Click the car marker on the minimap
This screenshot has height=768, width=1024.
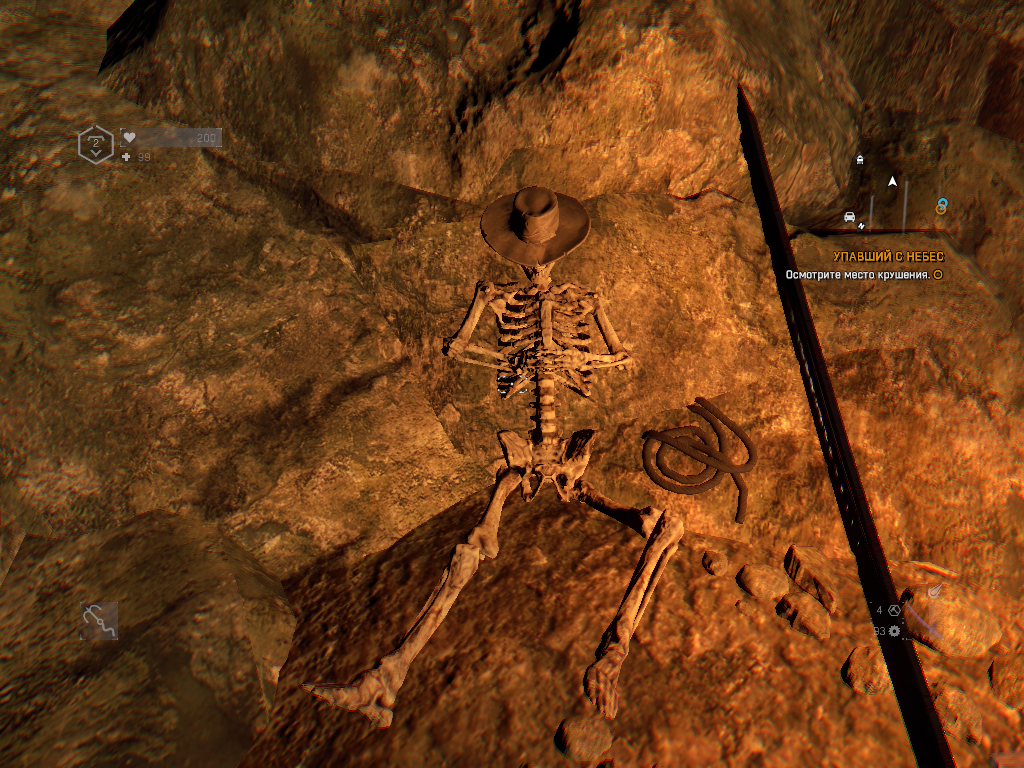[849, 216]
